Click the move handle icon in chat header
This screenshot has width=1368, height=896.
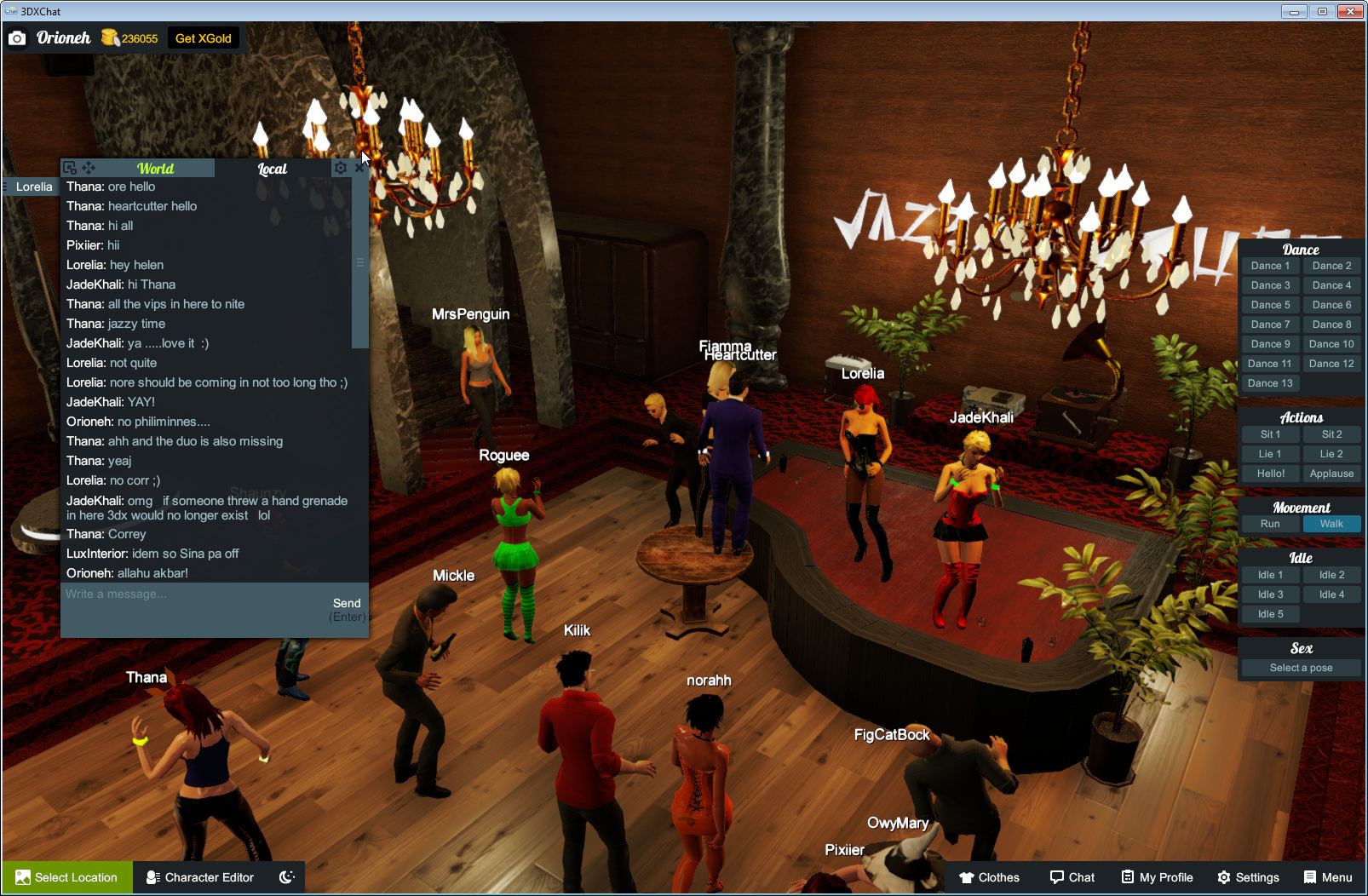89,167
